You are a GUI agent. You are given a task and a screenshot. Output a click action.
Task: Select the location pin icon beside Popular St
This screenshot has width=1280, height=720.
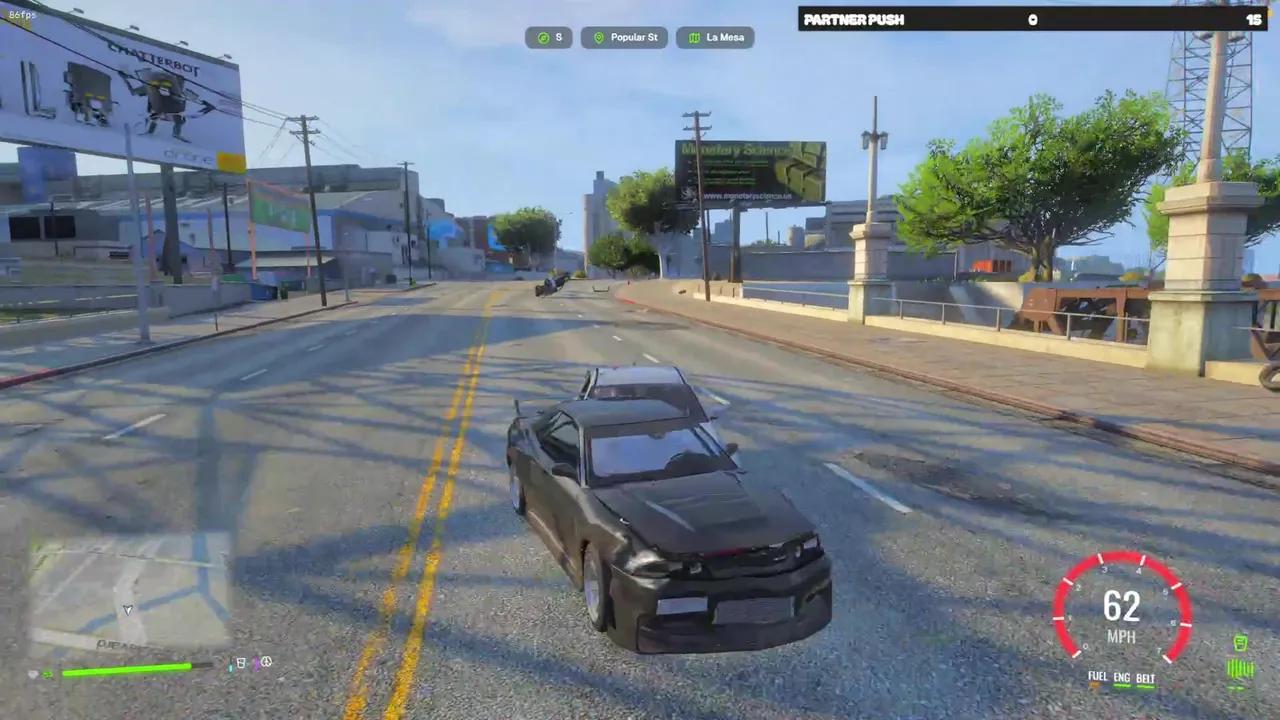pos(599,37)
